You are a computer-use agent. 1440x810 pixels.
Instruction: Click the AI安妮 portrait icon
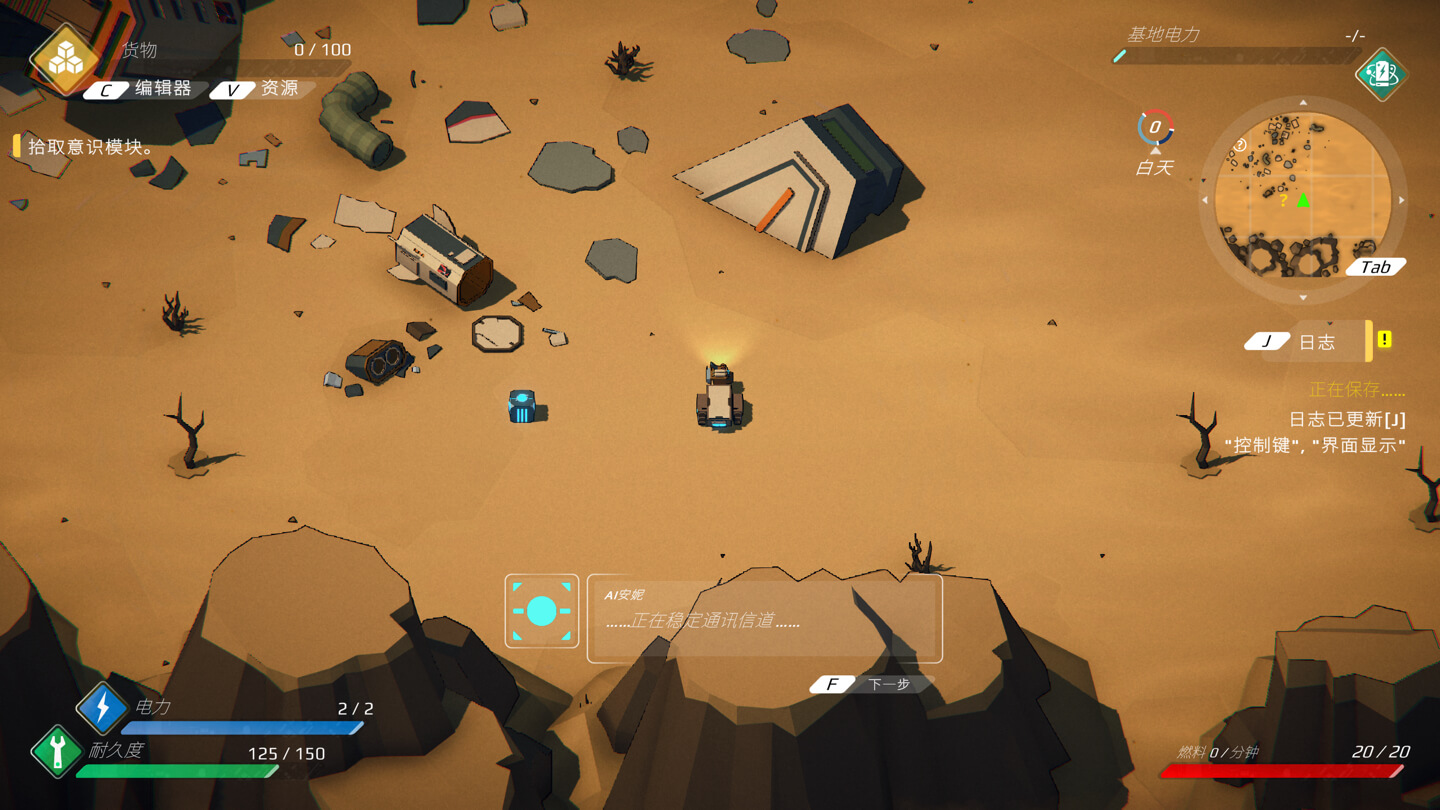(542, 611)
